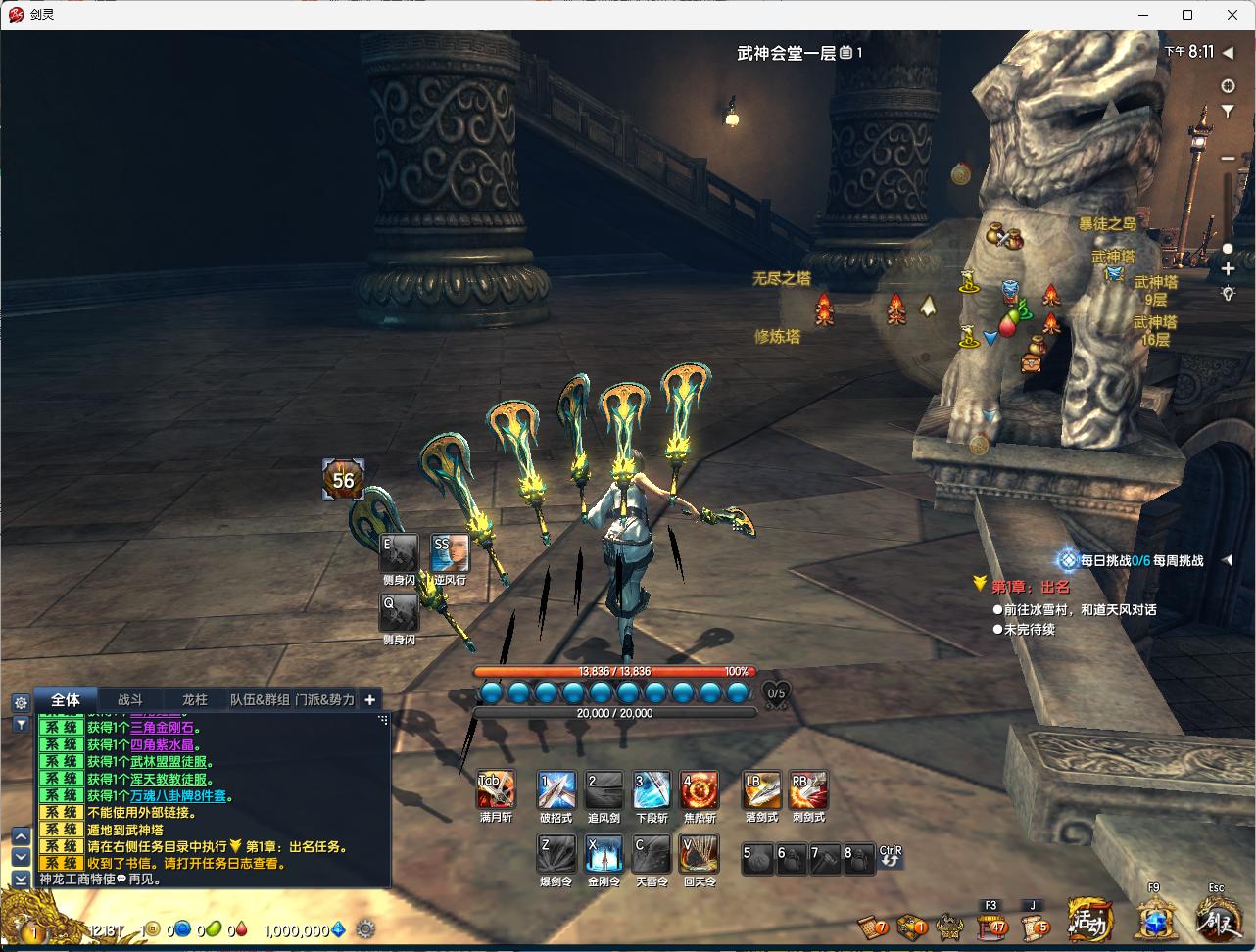This screenshot has width=1256, height=952.
Task: Click the 万魂八卦牌8件套 item link in chat
Action: point(178,795)
